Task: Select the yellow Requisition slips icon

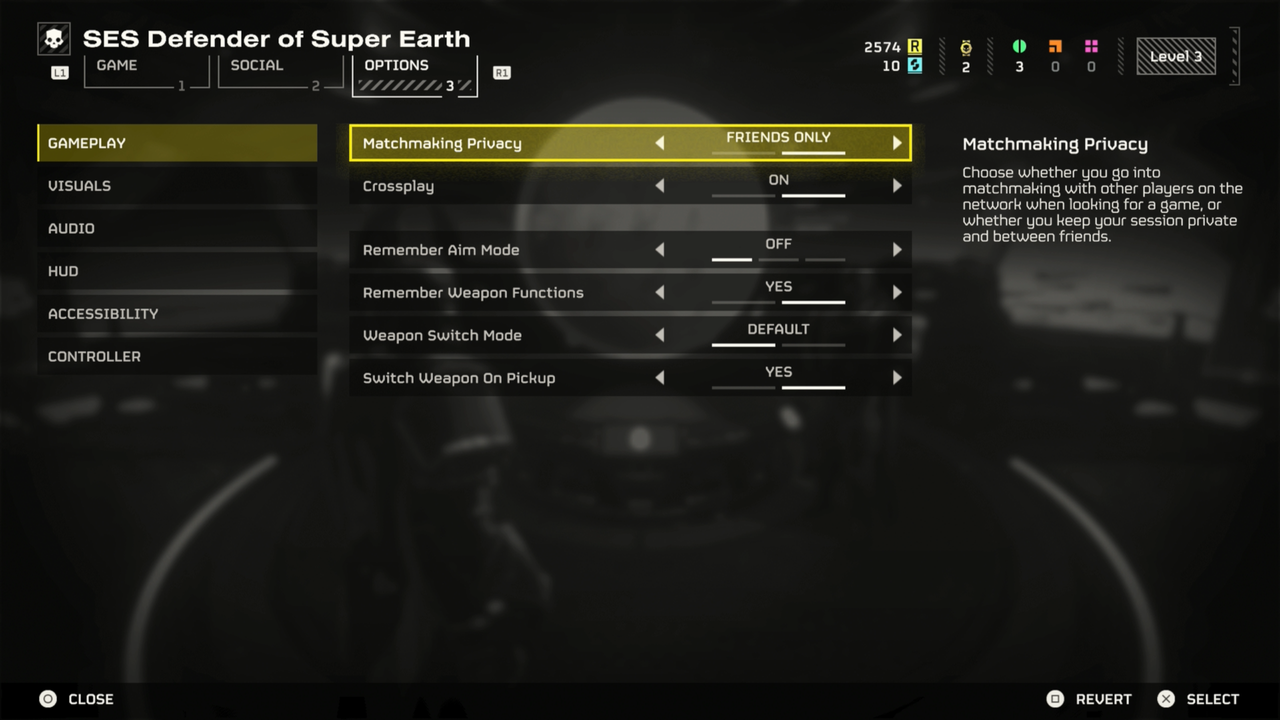Action: point(916,46)
